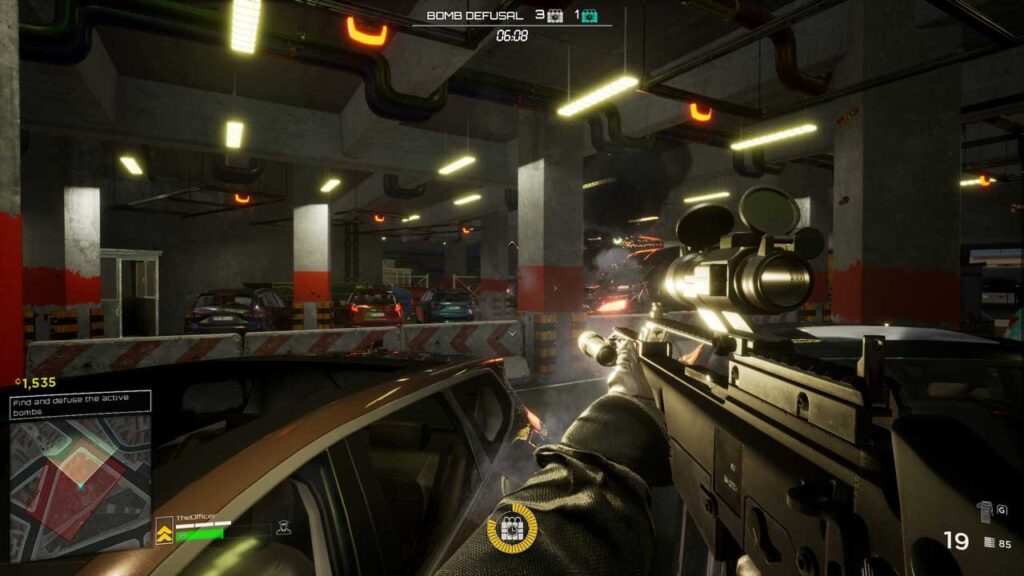This screenshot has width=1024, height=576.
Task: Click the teal defused bomb icon
Action: 591,15
